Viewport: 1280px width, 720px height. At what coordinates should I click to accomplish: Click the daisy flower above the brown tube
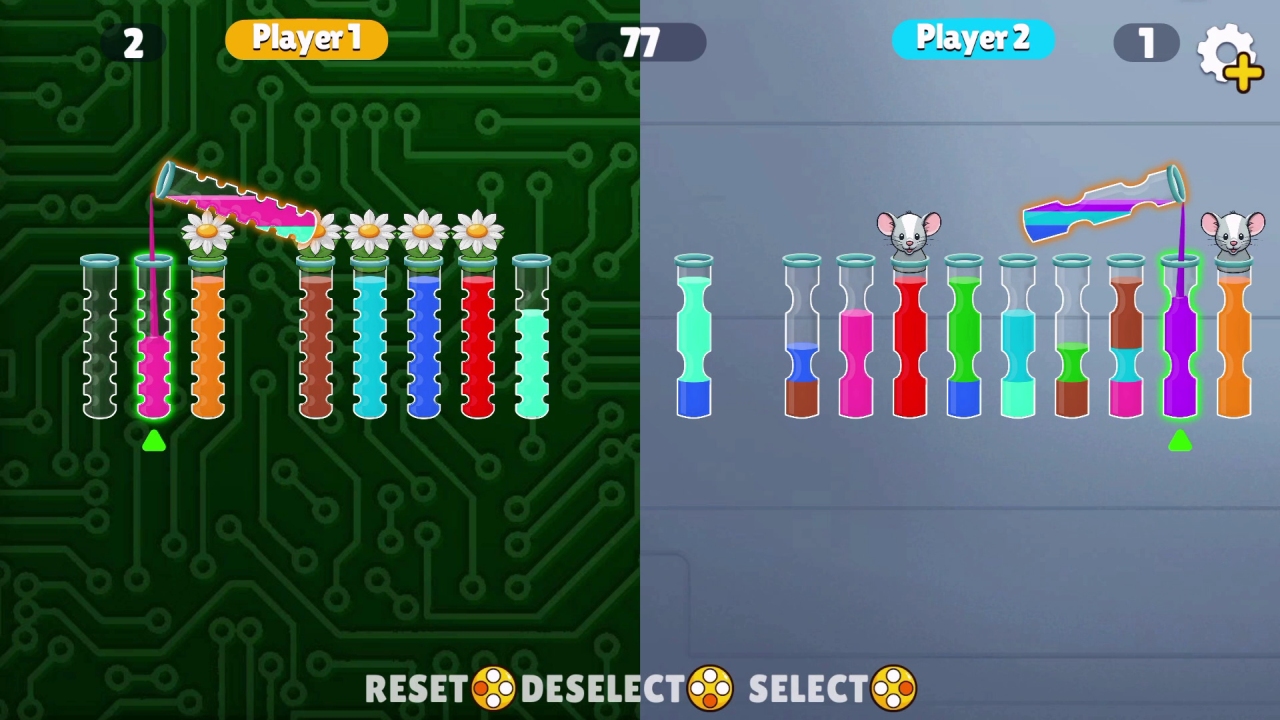(315, 230)
